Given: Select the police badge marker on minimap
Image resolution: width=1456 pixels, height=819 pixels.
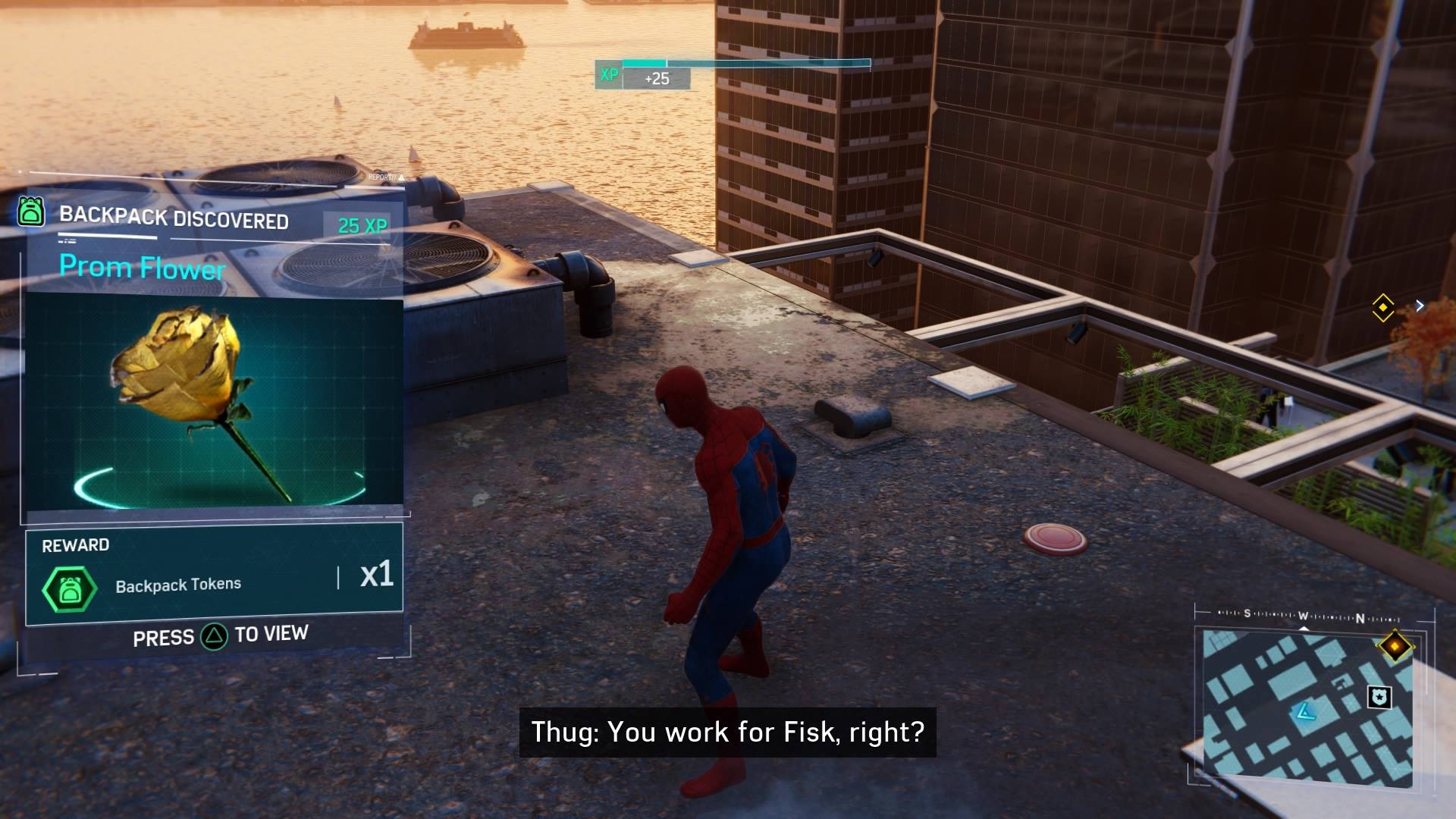Looking at the screenshot, I should [1378, 697].
